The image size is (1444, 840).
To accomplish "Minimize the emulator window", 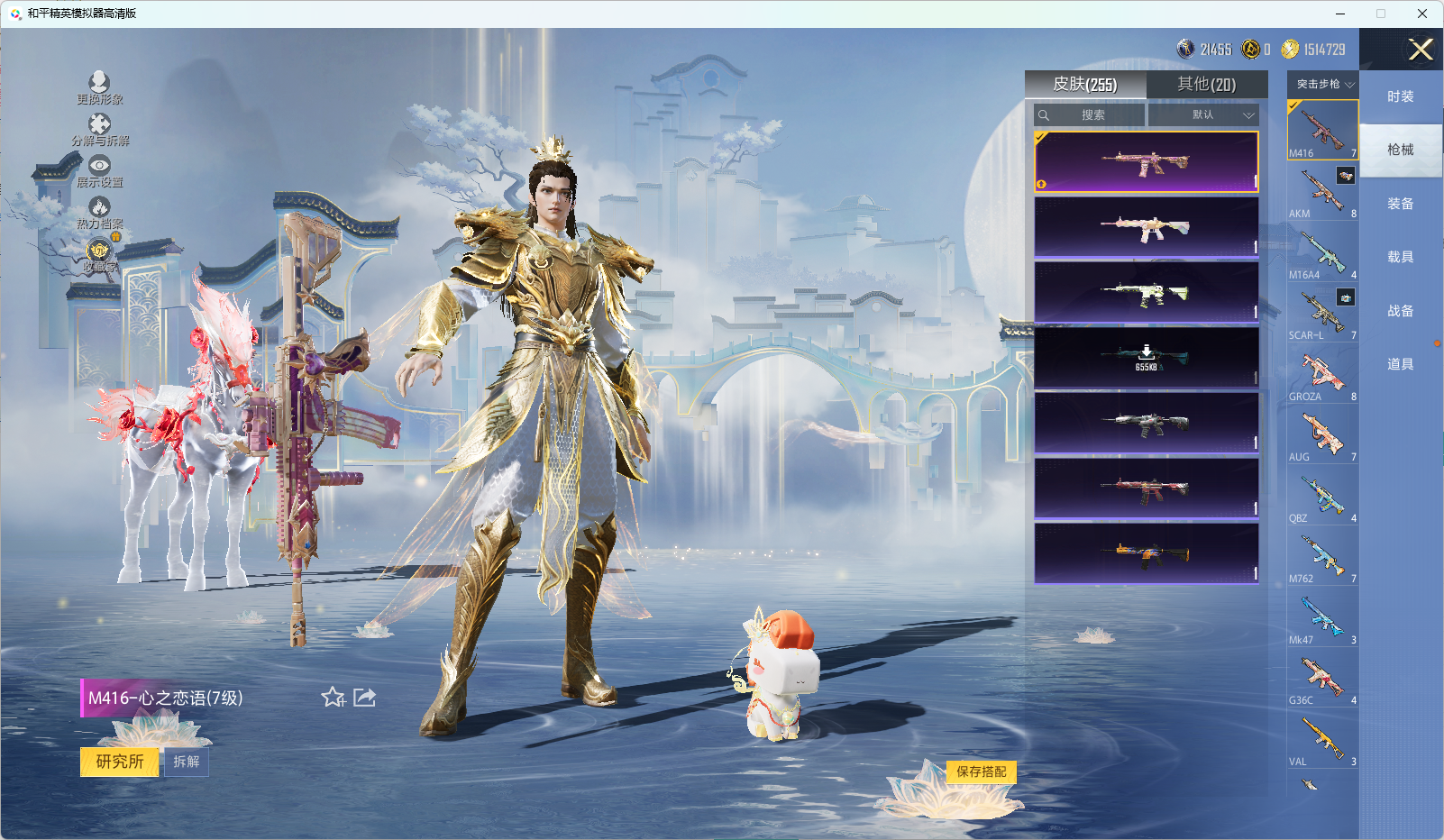I will 1340,14.
